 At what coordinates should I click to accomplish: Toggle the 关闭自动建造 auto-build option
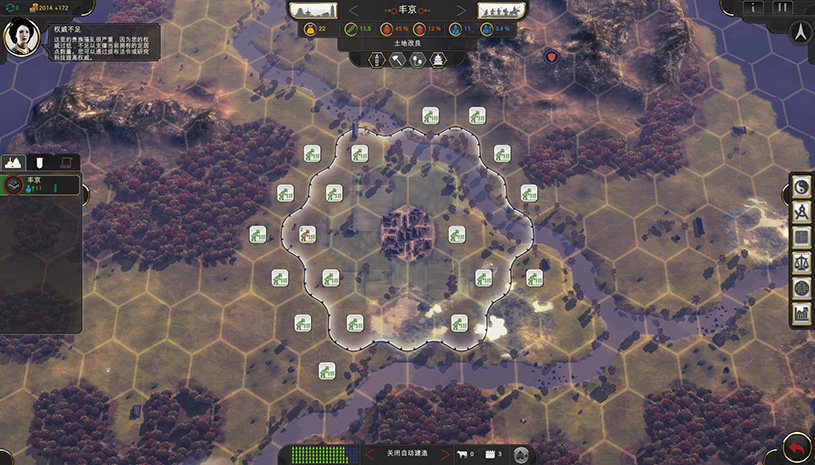(407, 454)
